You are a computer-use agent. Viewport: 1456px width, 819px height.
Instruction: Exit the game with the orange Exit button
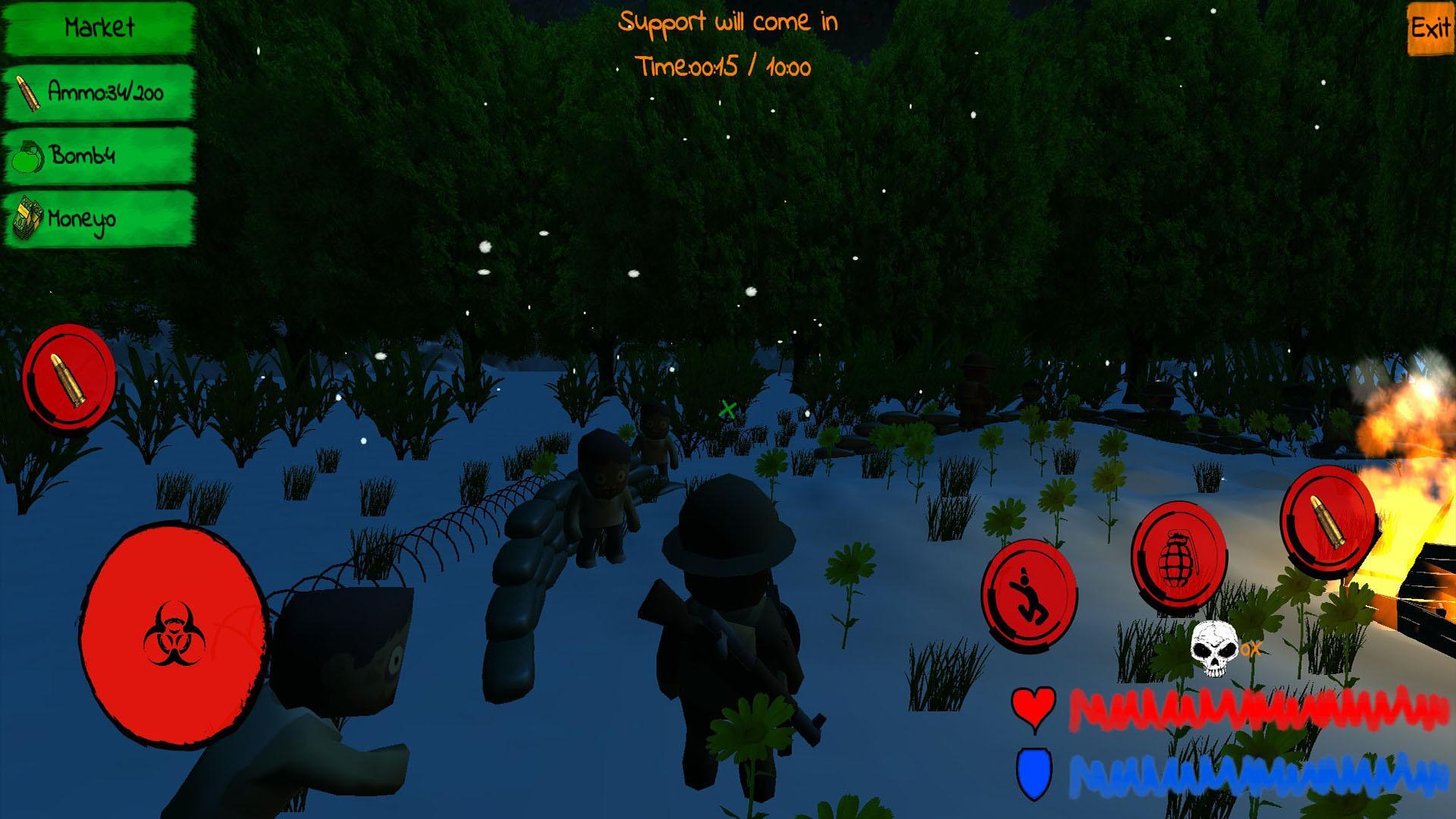1430,29
